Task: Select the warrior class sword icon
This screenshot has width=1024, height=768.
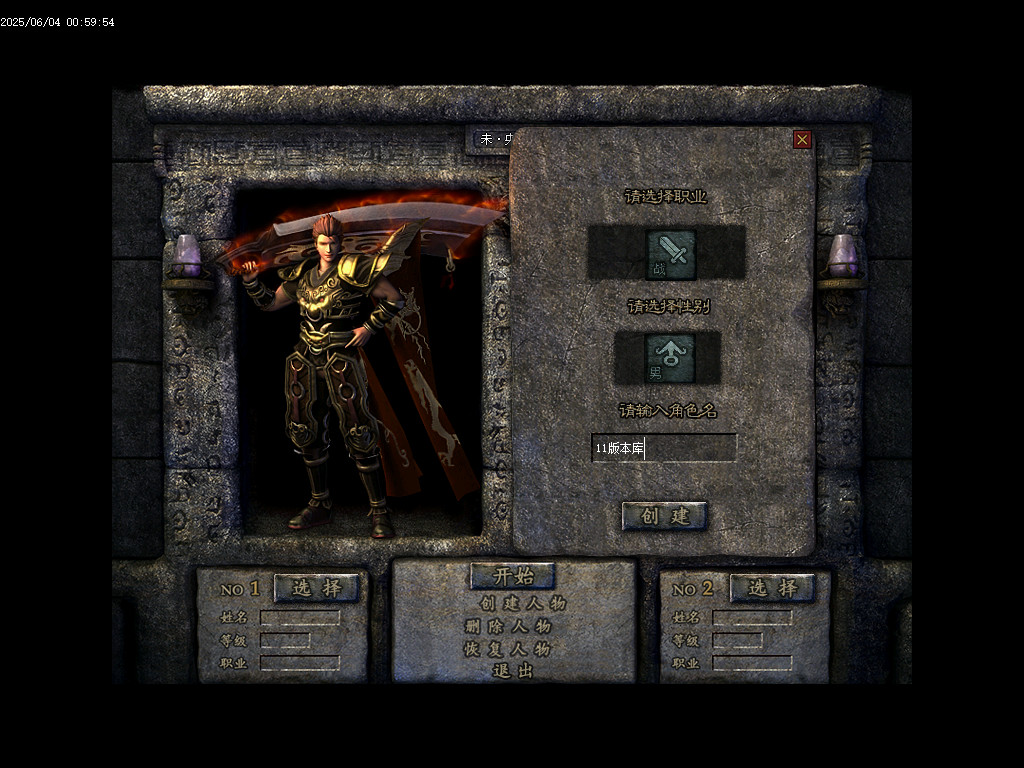Action: coord(671,254)
